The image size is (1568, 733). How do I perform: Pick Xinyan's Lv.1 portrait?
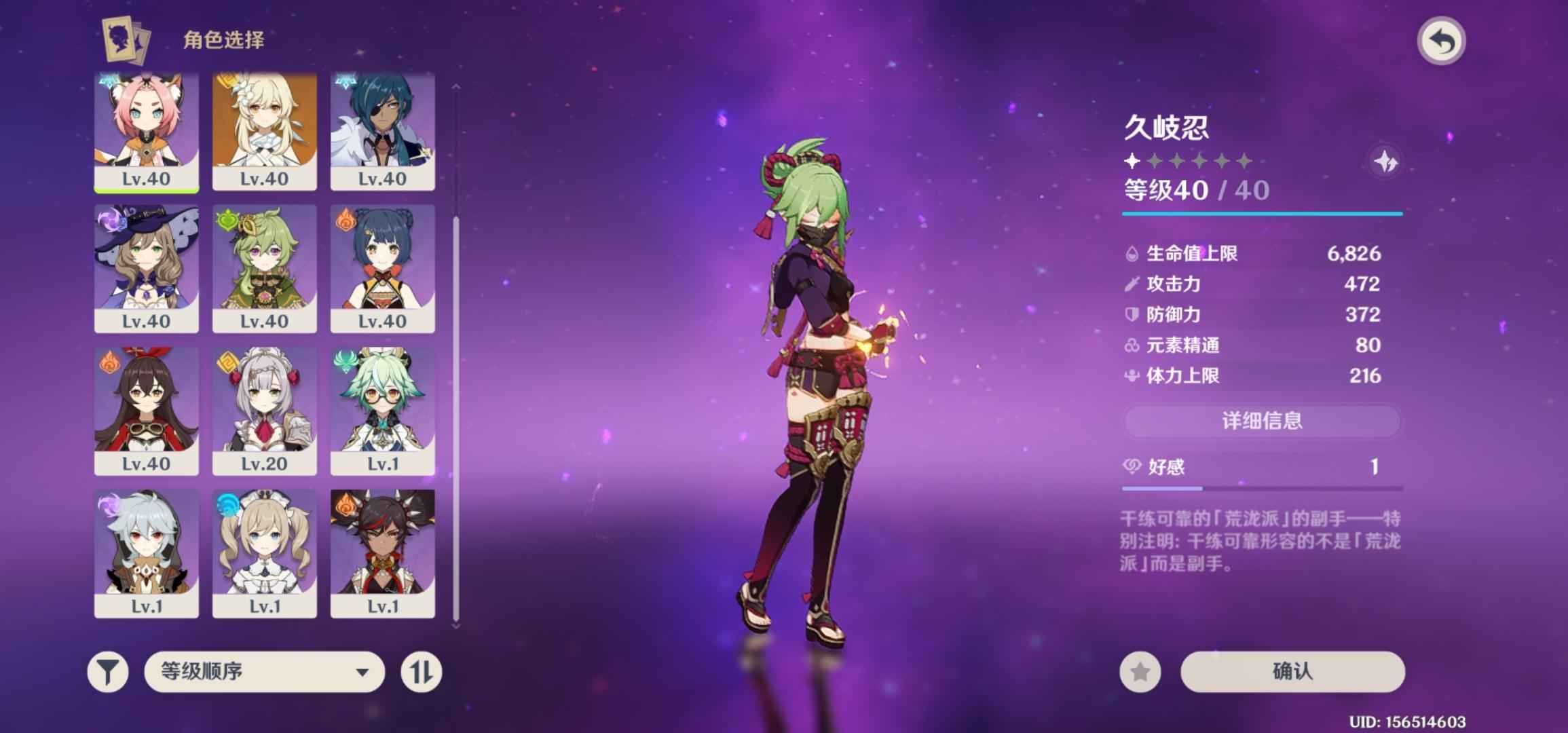coord(383,554)
